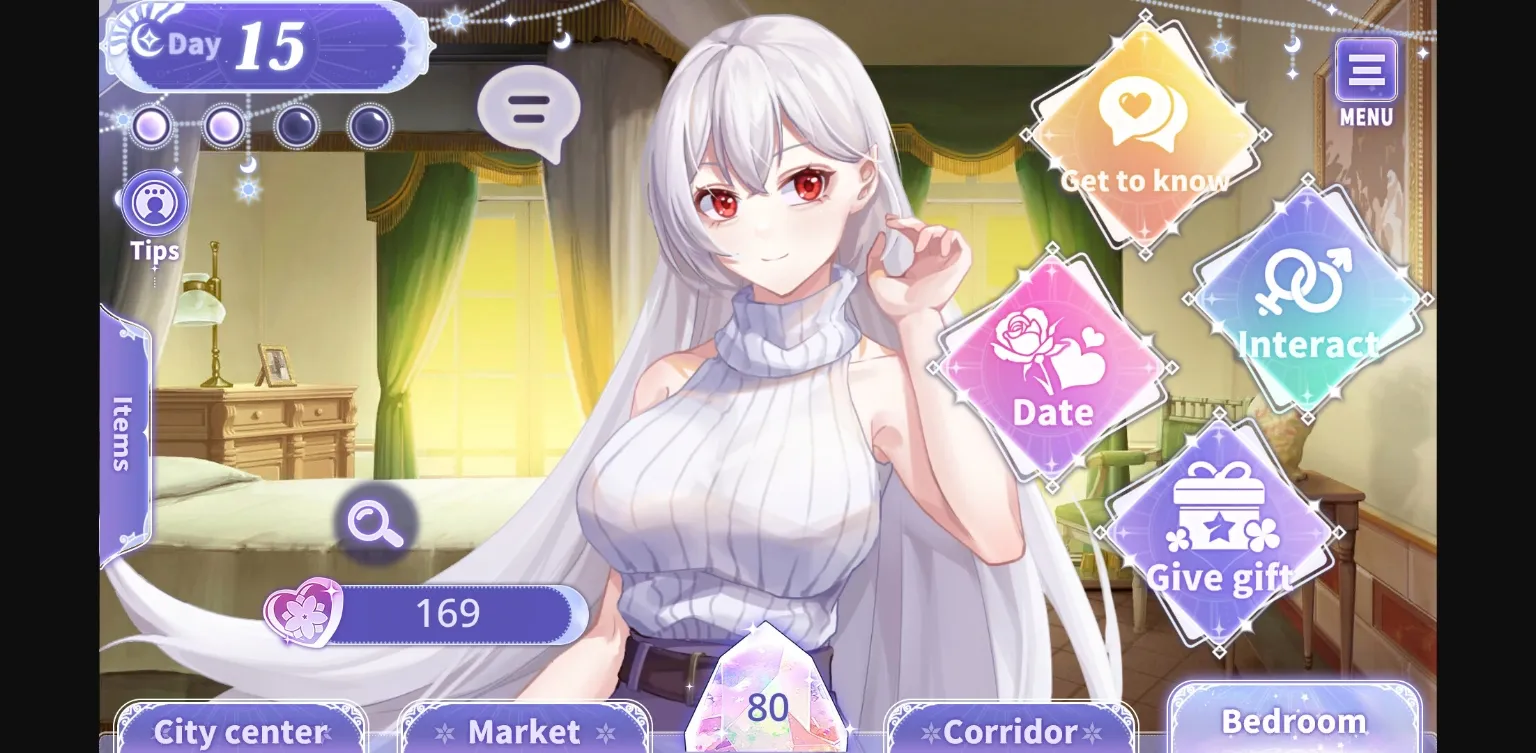Switch to the Bedroom location tab
This screenshot has width=1536, height=753.
1294,720
